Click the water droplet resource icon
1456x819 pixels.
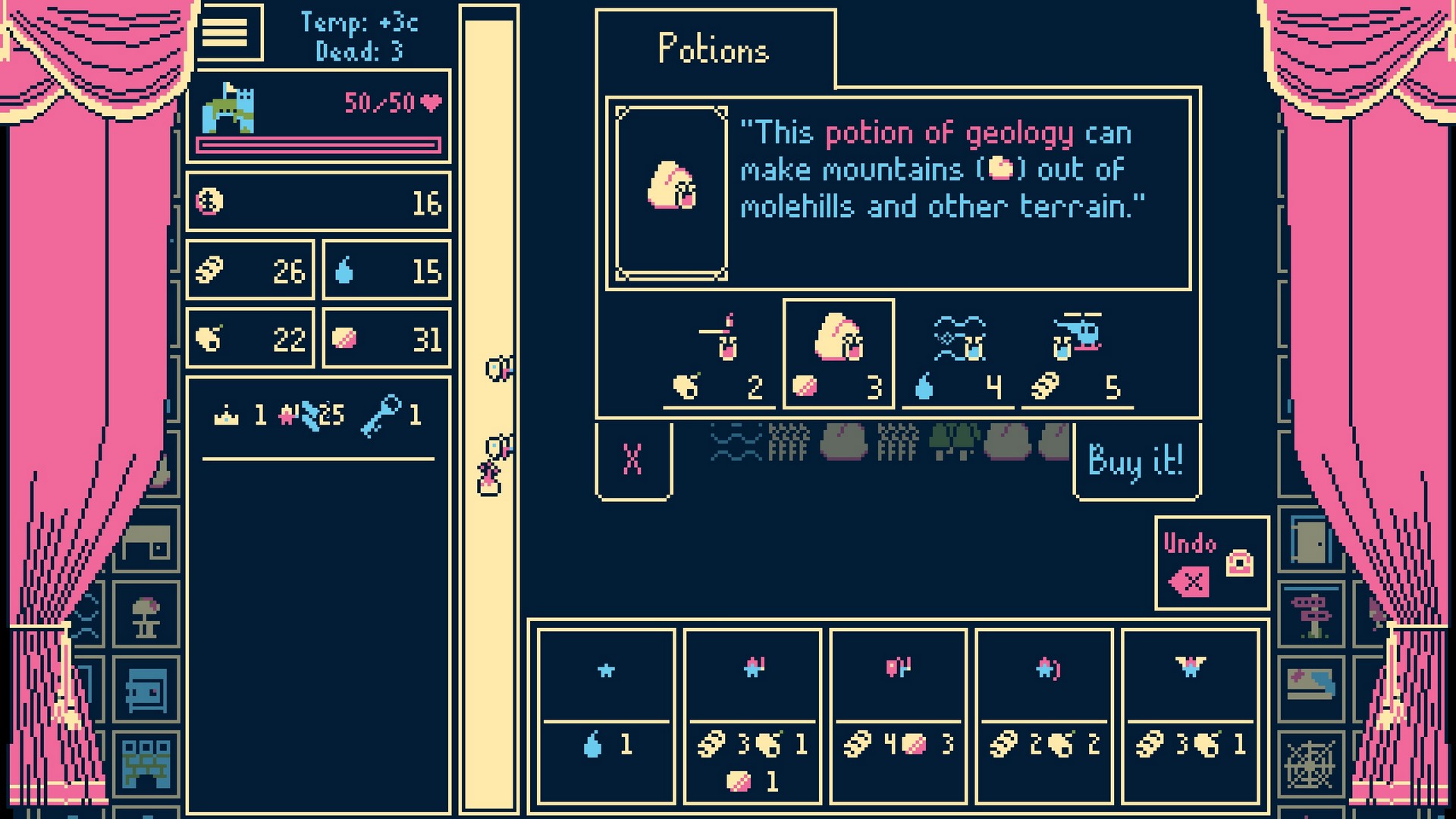tap(345, 268)
